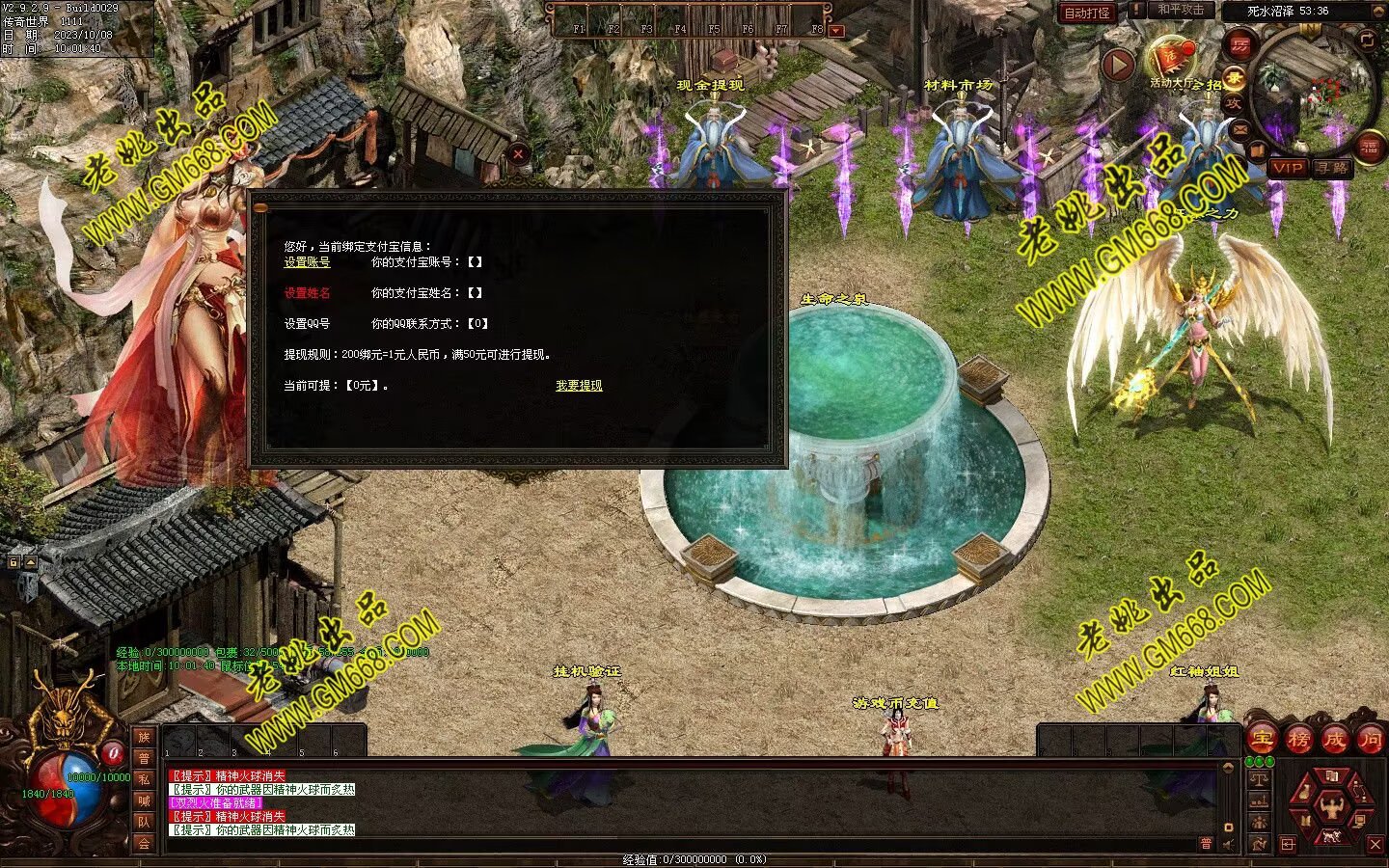Screen dimensions: 1389x868
Task: Open the 宝 treasure shop orb
Action: pos(1263,740)
